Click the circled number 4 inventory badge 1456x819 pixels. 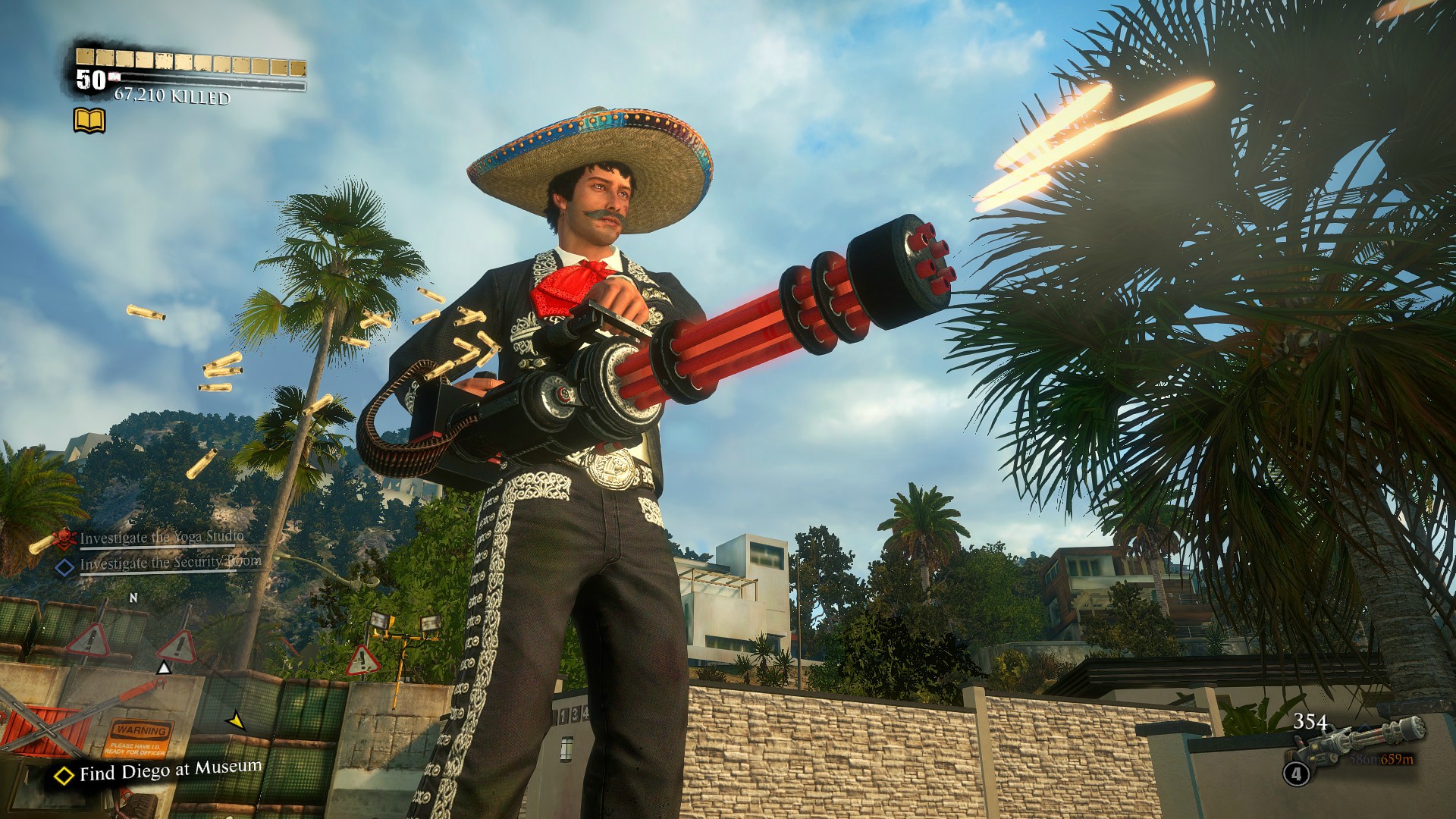pos(1296,773)
